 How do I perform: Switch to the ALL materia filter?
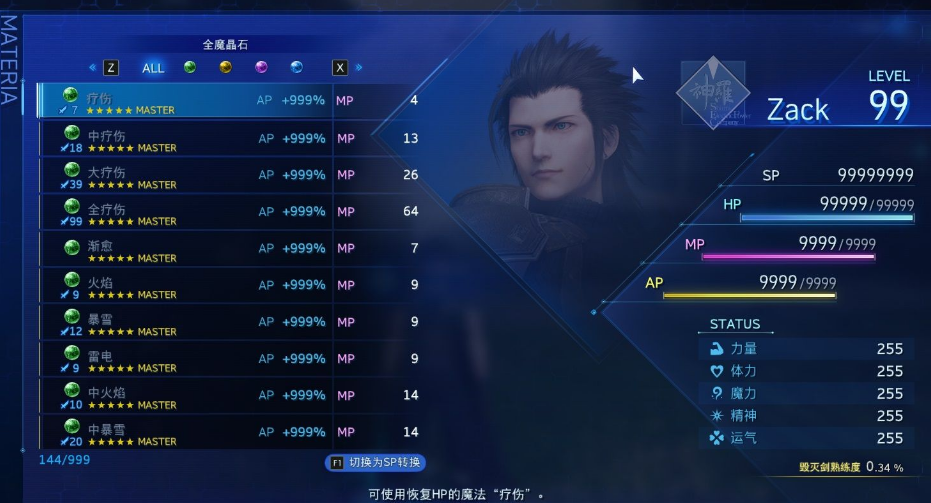tap(153, 68)
